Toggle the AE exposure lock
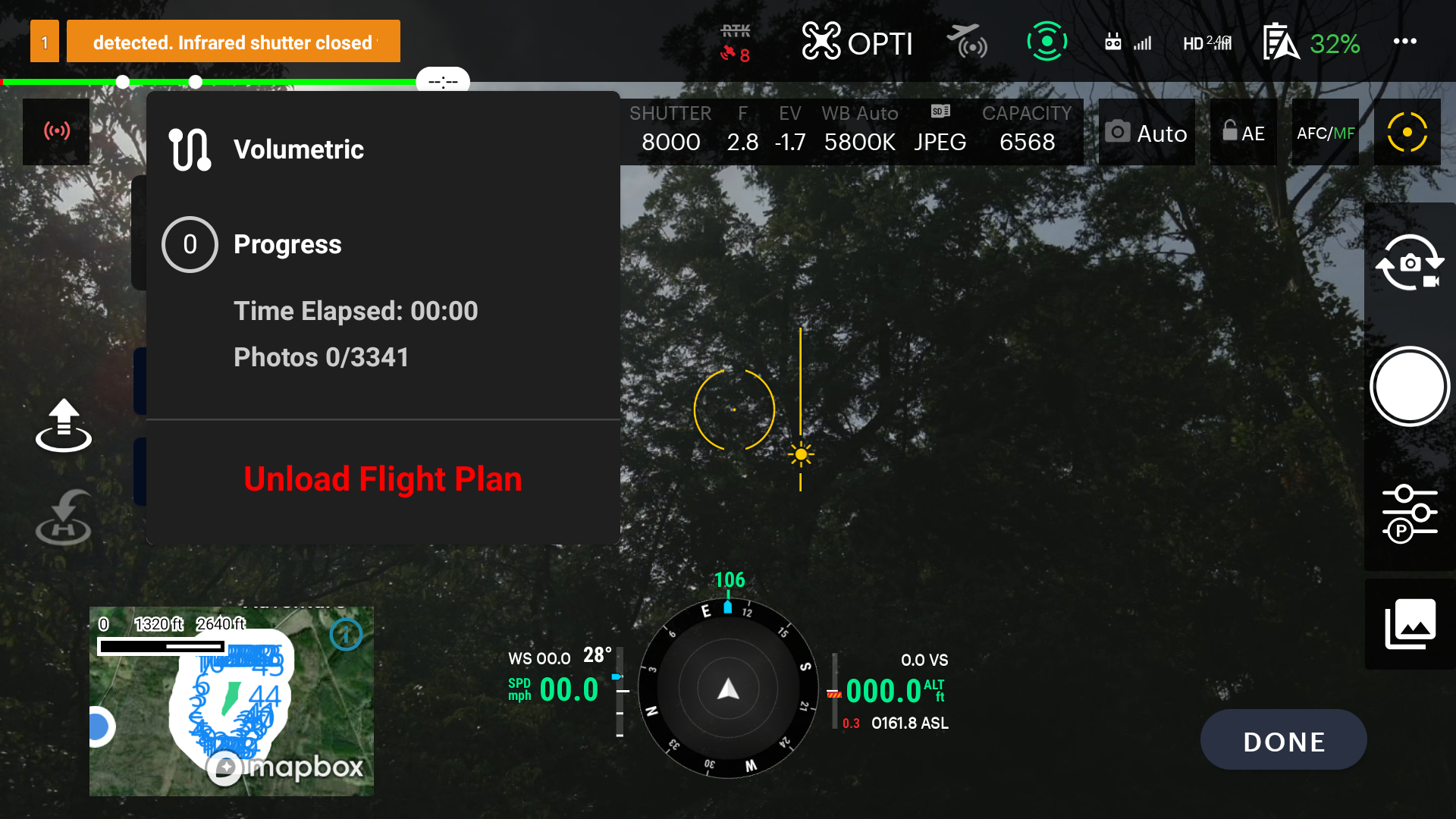The width and height of the screenshot is (1456, 819). click(x=1243, y=133)
